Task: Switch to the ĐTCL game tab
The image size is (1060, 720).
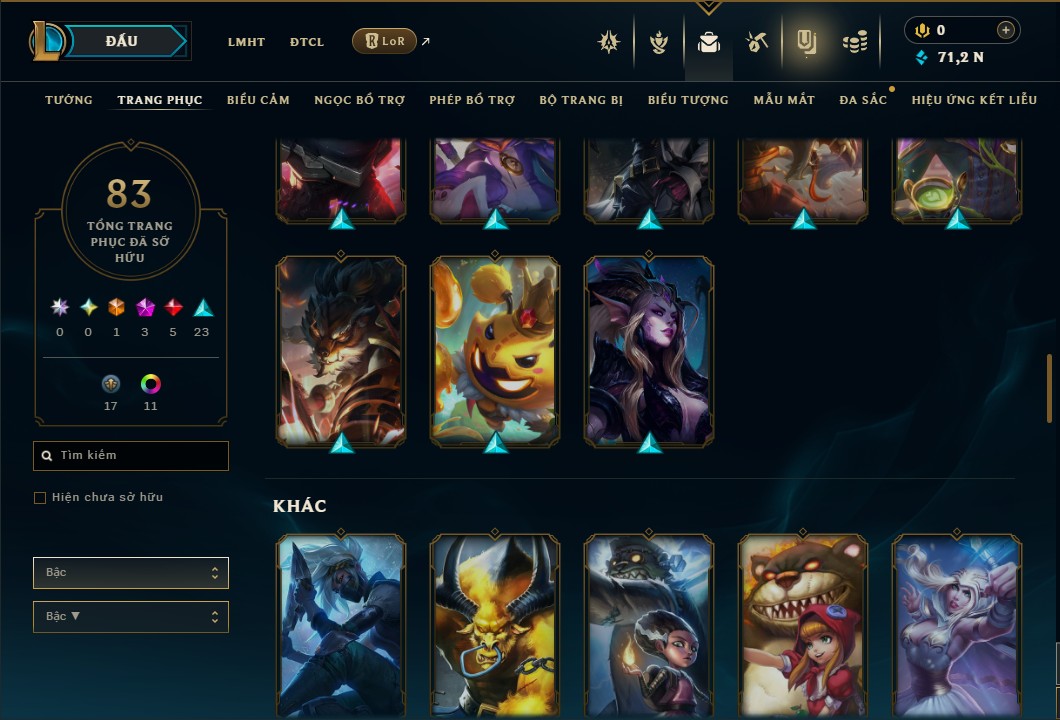Action: (307, 42)
